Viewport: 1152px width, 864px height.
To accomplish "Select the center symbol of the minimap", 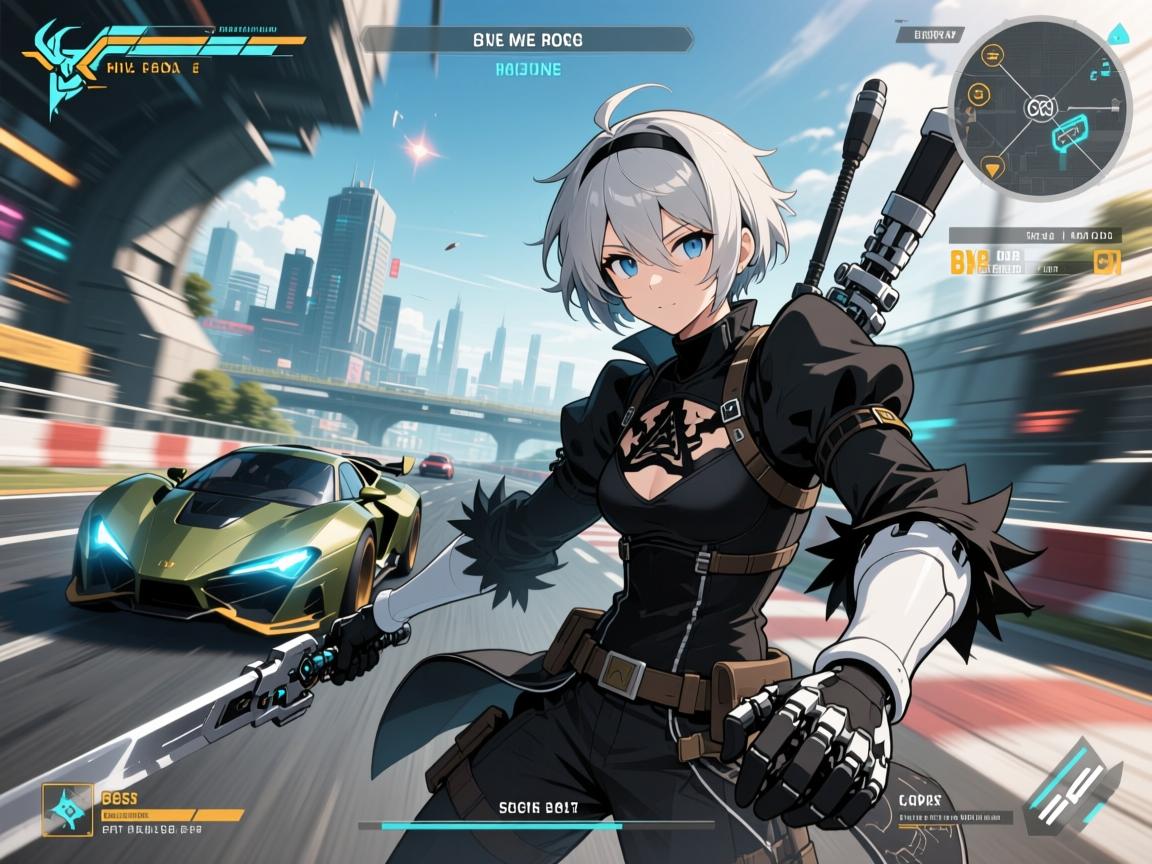I will coord(1039,107).
